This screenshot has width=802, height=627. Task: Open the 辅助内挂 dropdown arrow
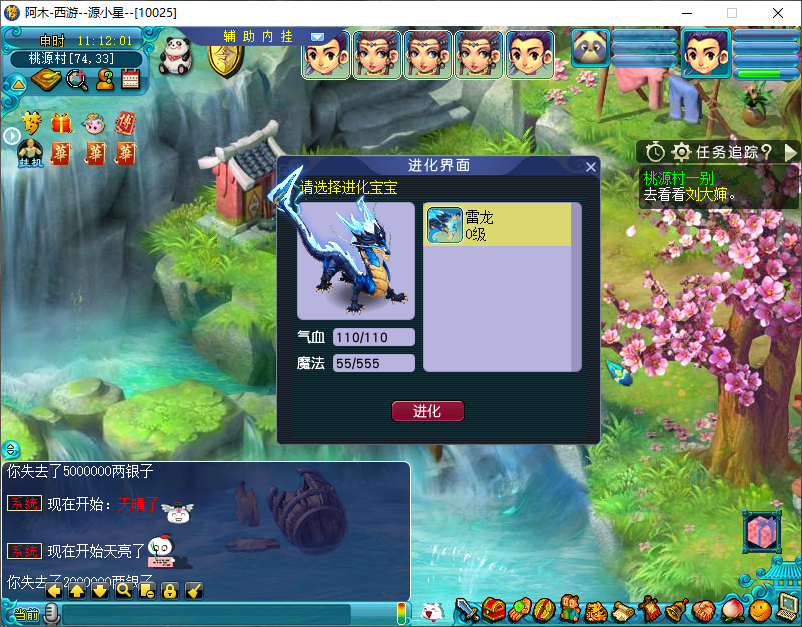coord(317,36)
